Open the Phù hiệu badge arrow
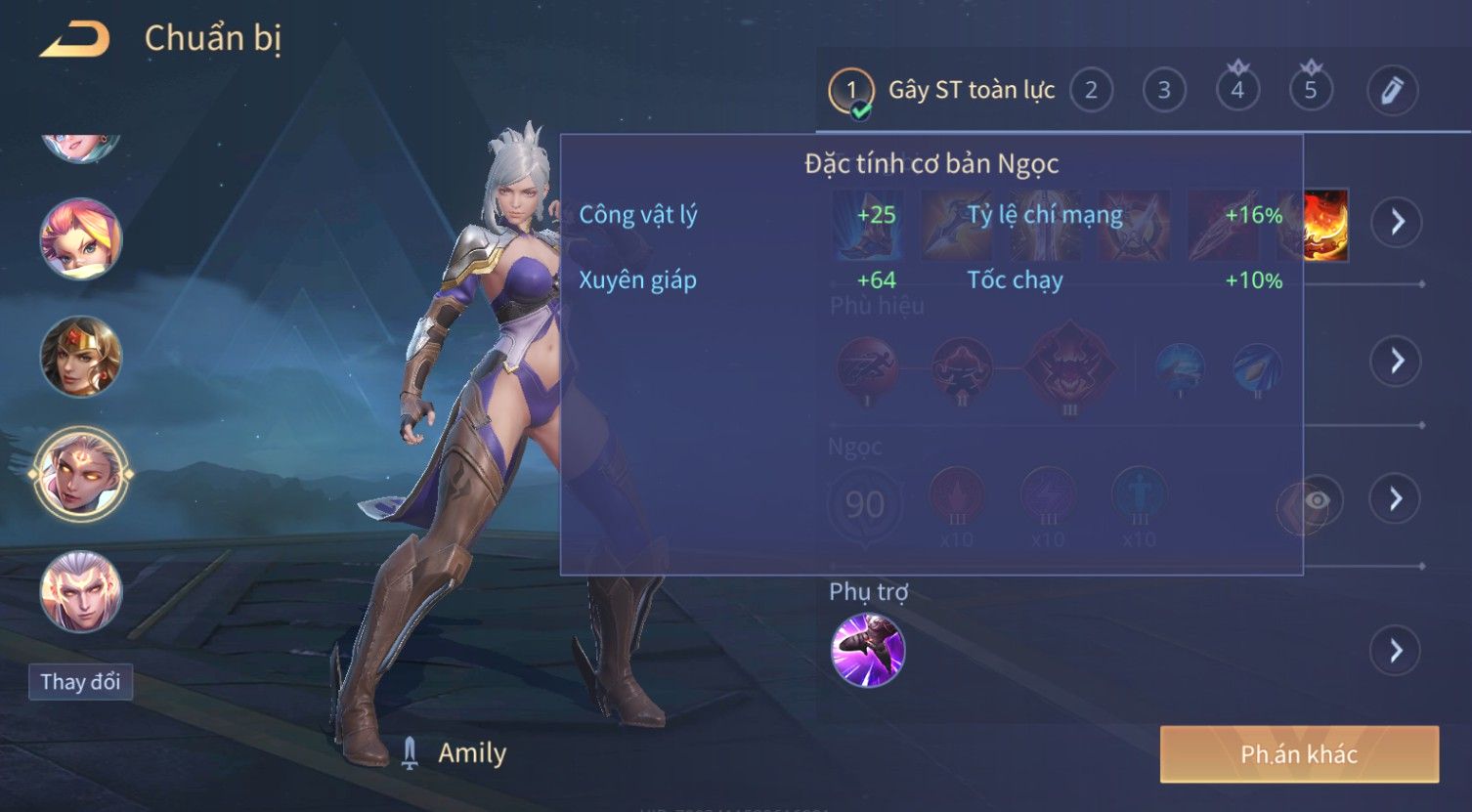The width and height of the screenshot is (1472, 812). coord(1397,362)
